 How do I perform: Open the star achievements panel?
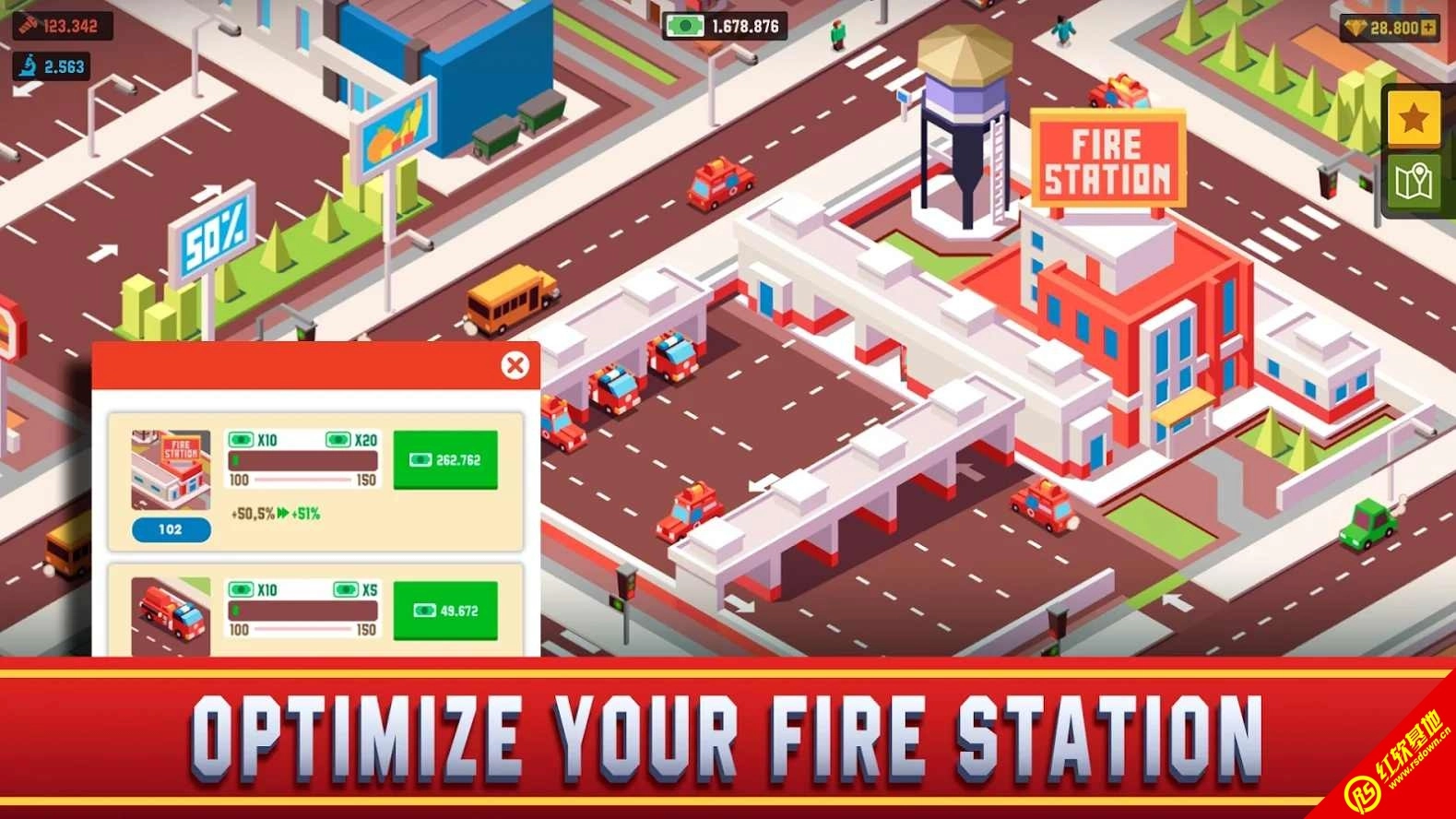pos(1413,118)
